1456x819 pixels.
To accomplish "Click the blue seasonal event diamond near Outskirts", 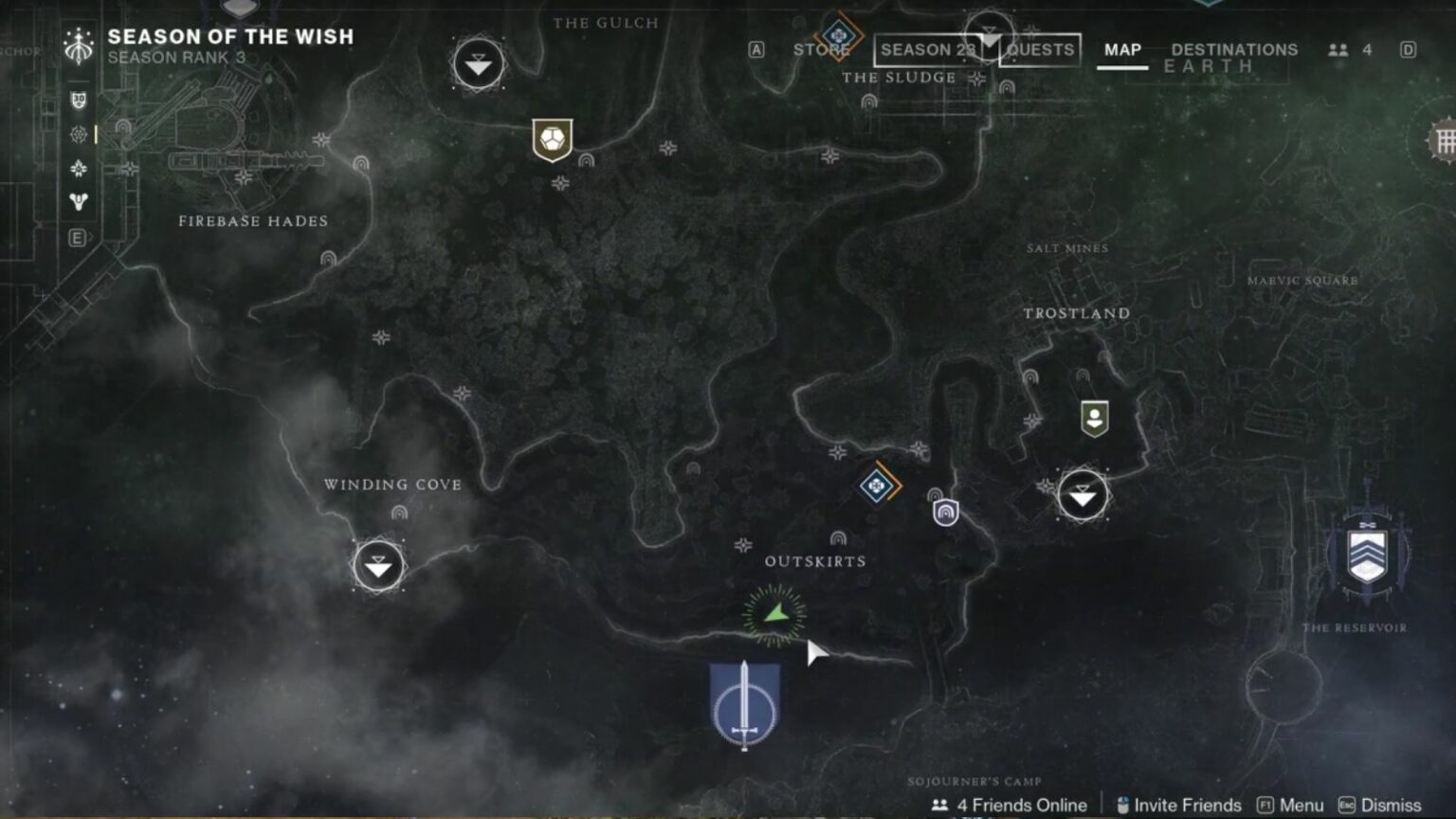I will pos(876,485).
